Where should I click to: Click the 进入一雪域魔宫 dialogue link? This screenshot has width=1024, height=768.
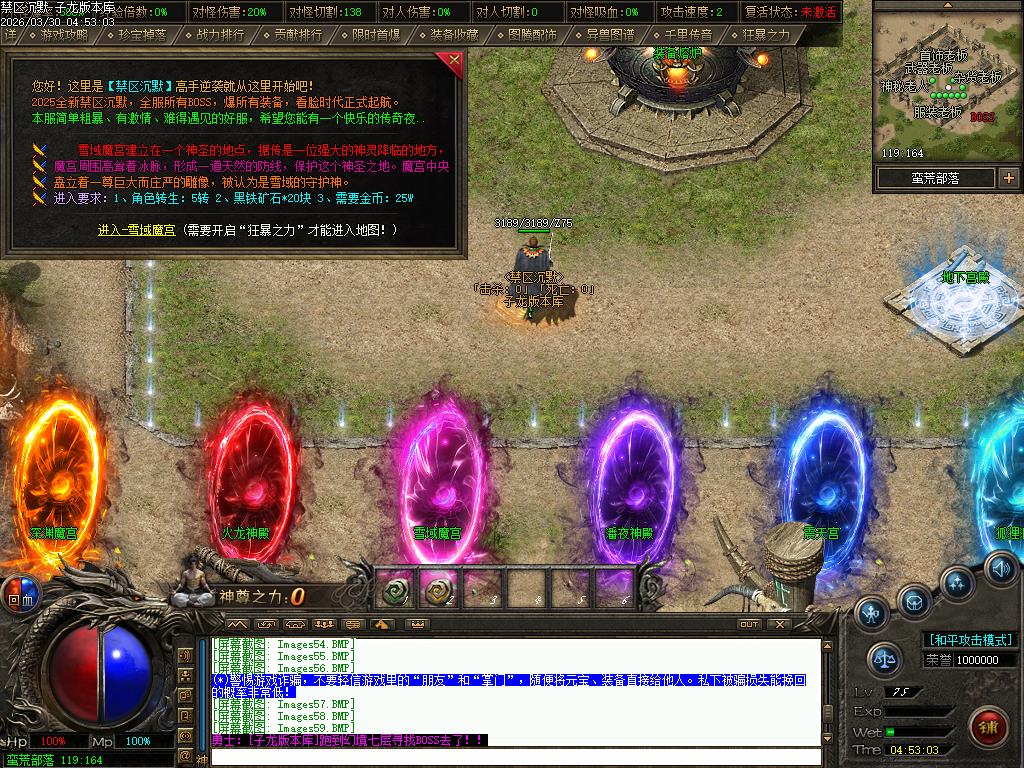click(x=136, y=230)
